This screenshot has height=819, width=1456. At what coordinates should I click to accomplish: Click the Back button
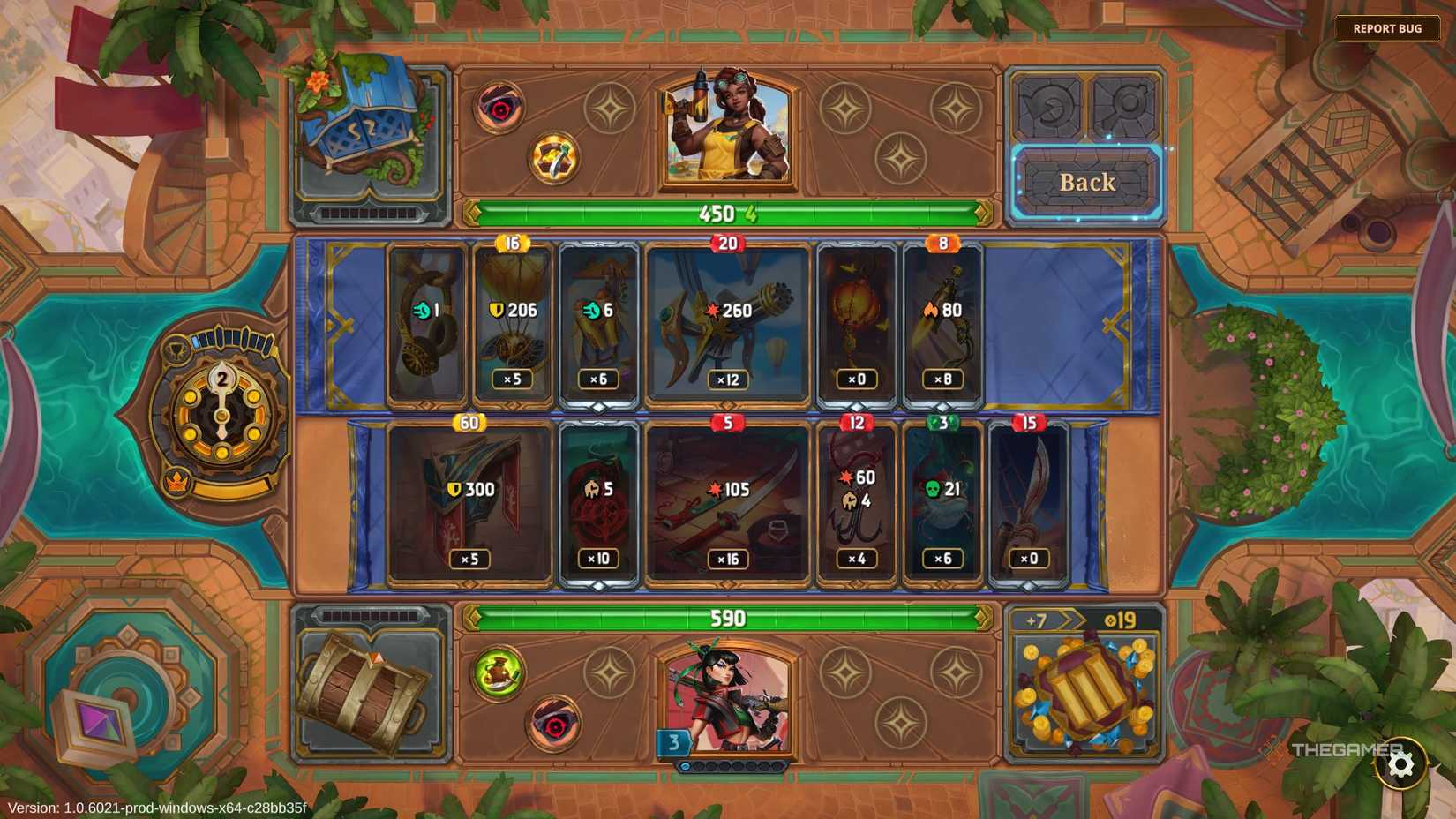[x=1086, y=183]
